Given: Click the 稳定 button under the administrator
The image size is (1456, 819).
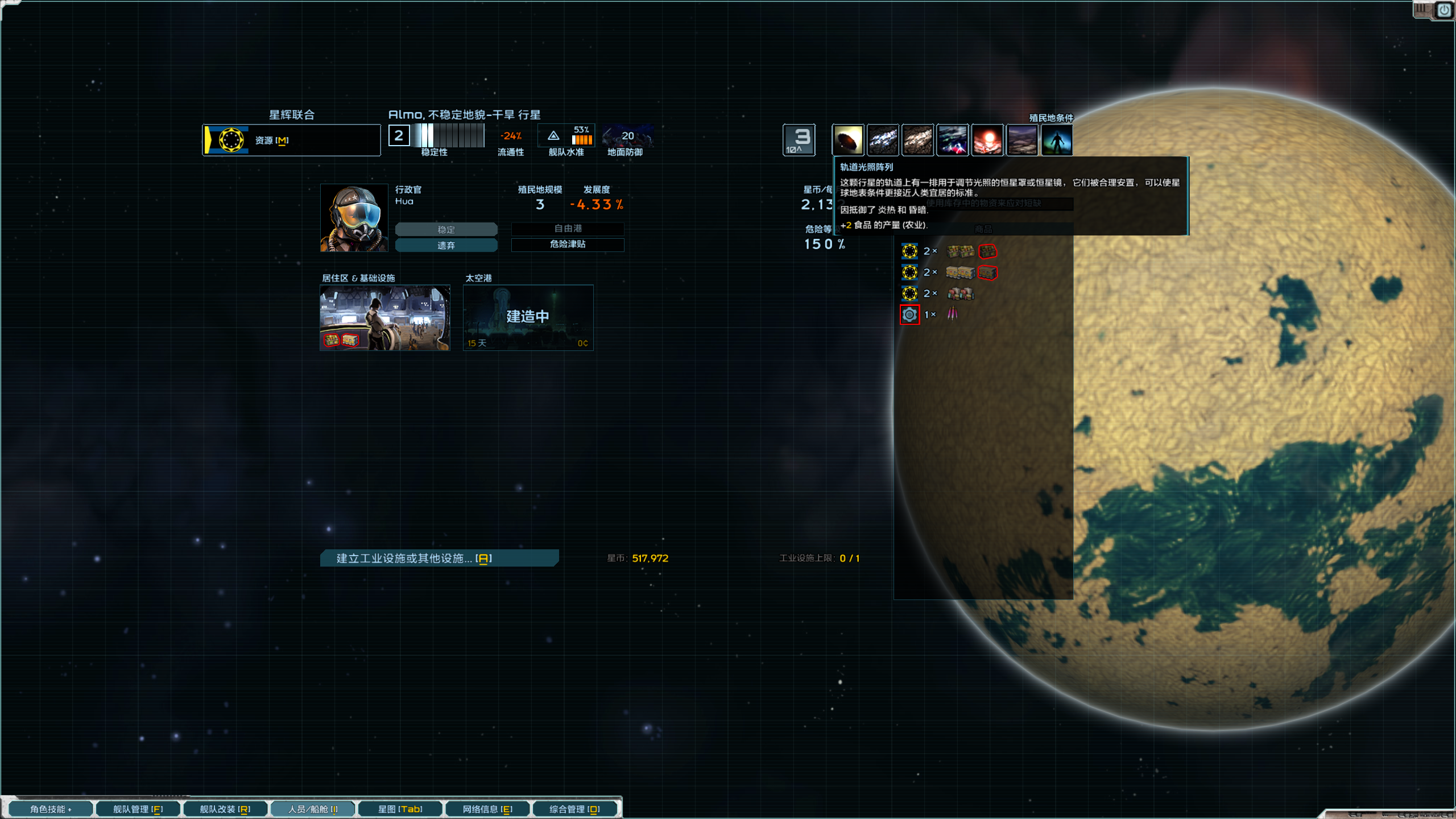Looking at the screenshot, I should click(446, 229).
